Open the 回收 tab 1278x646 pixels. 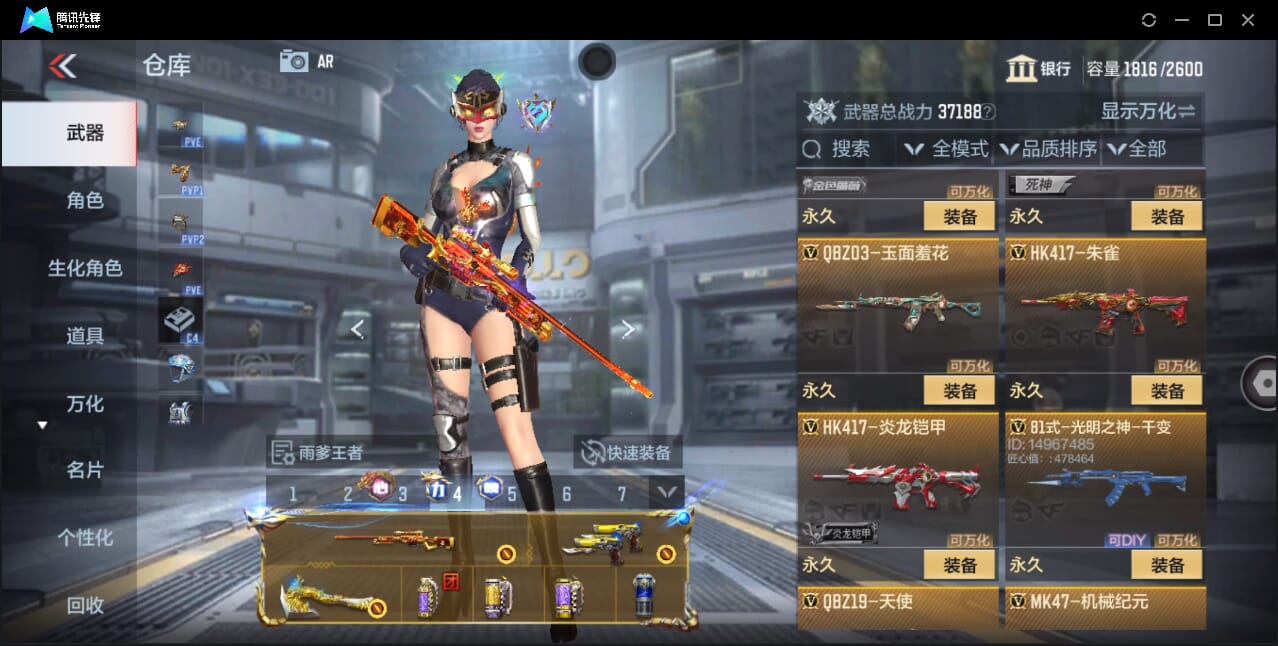(x=85, y=605)
